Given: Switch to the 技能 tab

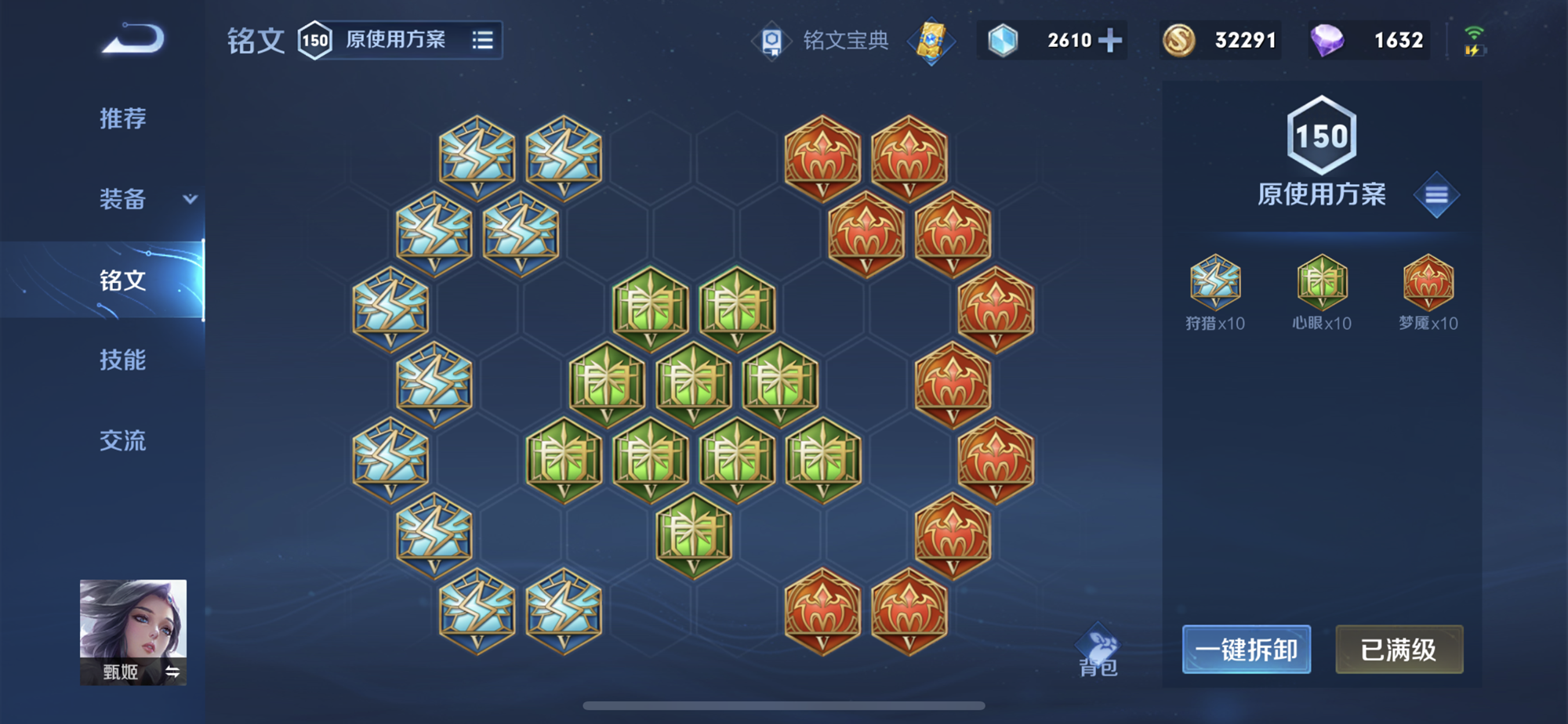Looking at the screenshot, I should click(122, 360).
